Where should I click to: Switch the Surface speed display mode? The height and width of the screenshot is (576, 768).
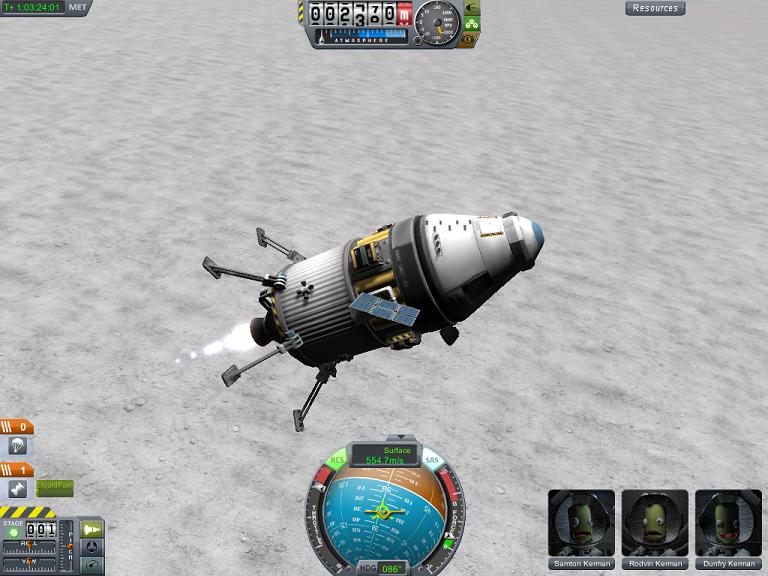[x=384, y=450]
